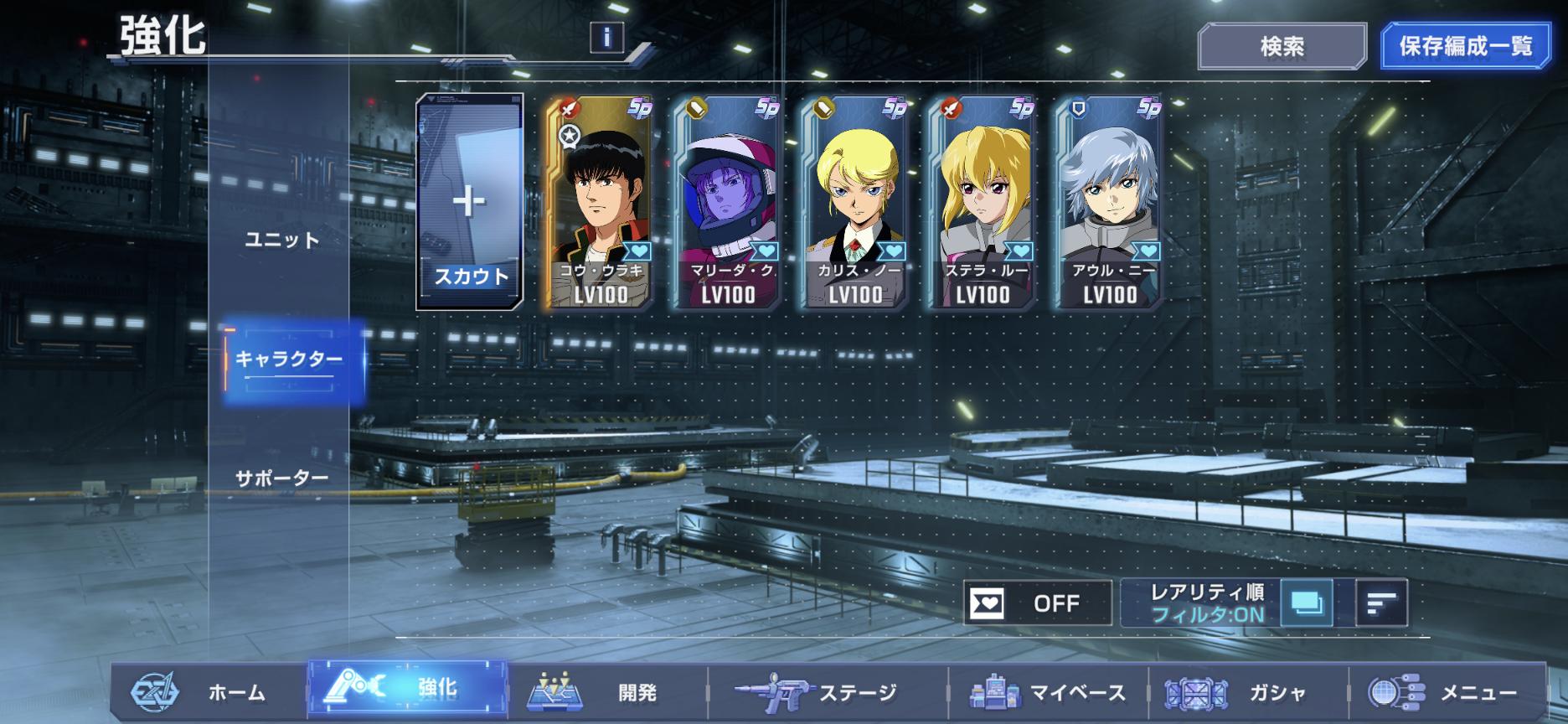Open 開発 in the bottom bar
The image size is (1568, 724).
607,692
